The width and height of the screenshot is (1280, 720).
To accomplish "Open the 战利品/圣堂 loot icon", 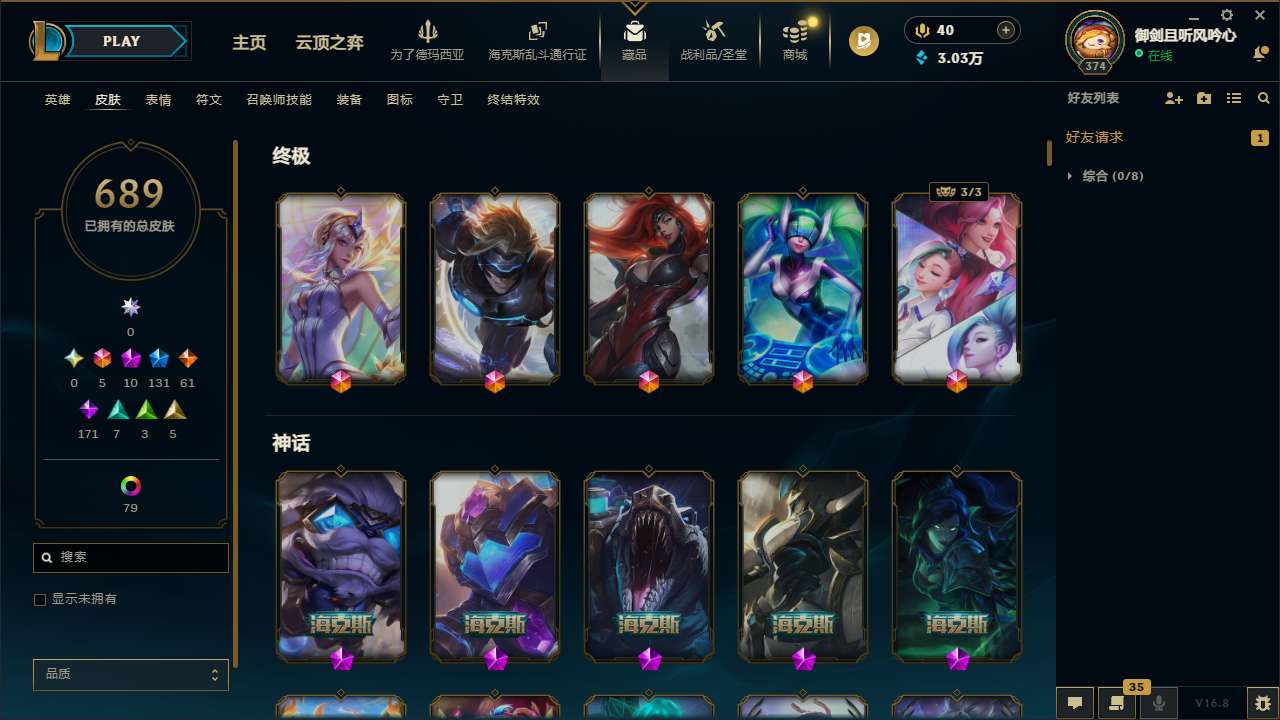I will click(714, 40).
